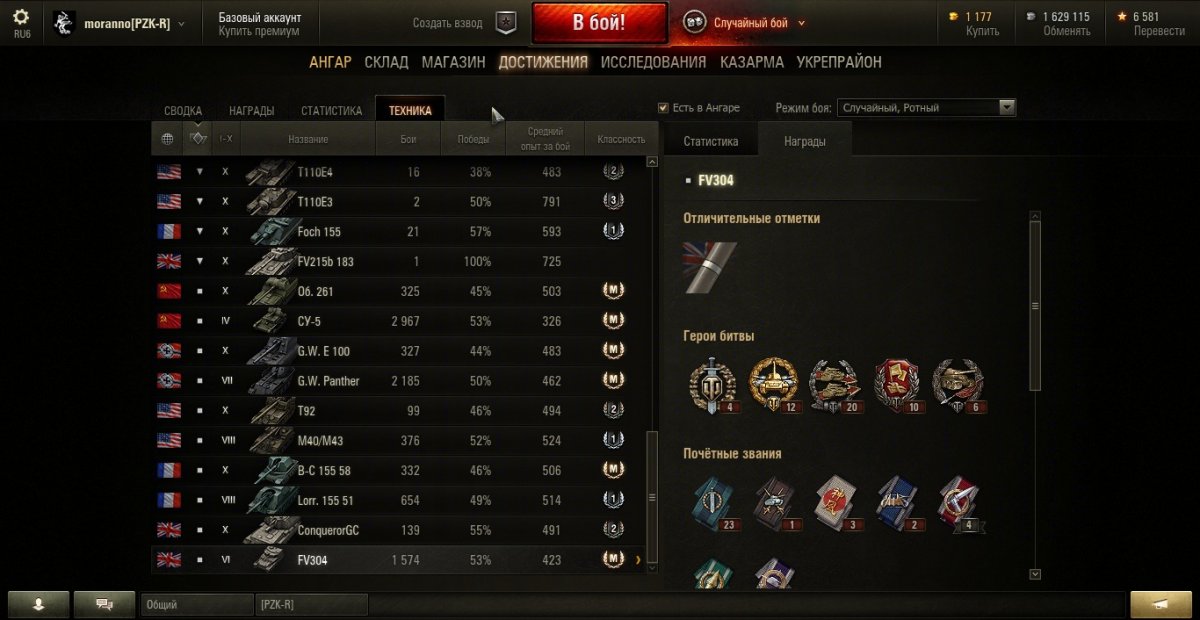1200x620 pixels.
Task: Open the УКРЕПРАЙОН section
Action: point(839,62)
